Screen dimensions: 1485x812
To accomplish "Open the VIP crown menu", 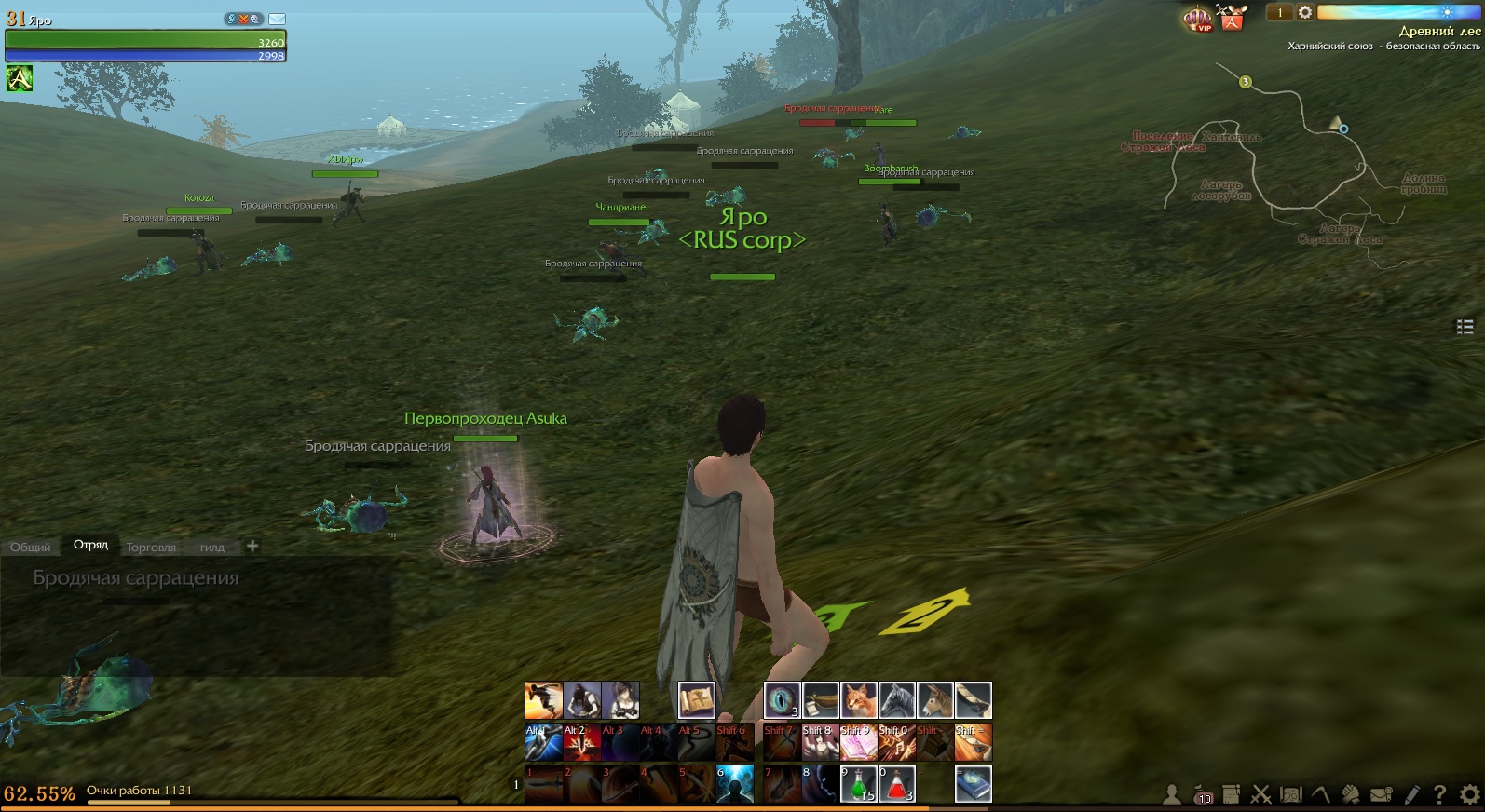I will pyautogui.click(x=1197, y=18).
